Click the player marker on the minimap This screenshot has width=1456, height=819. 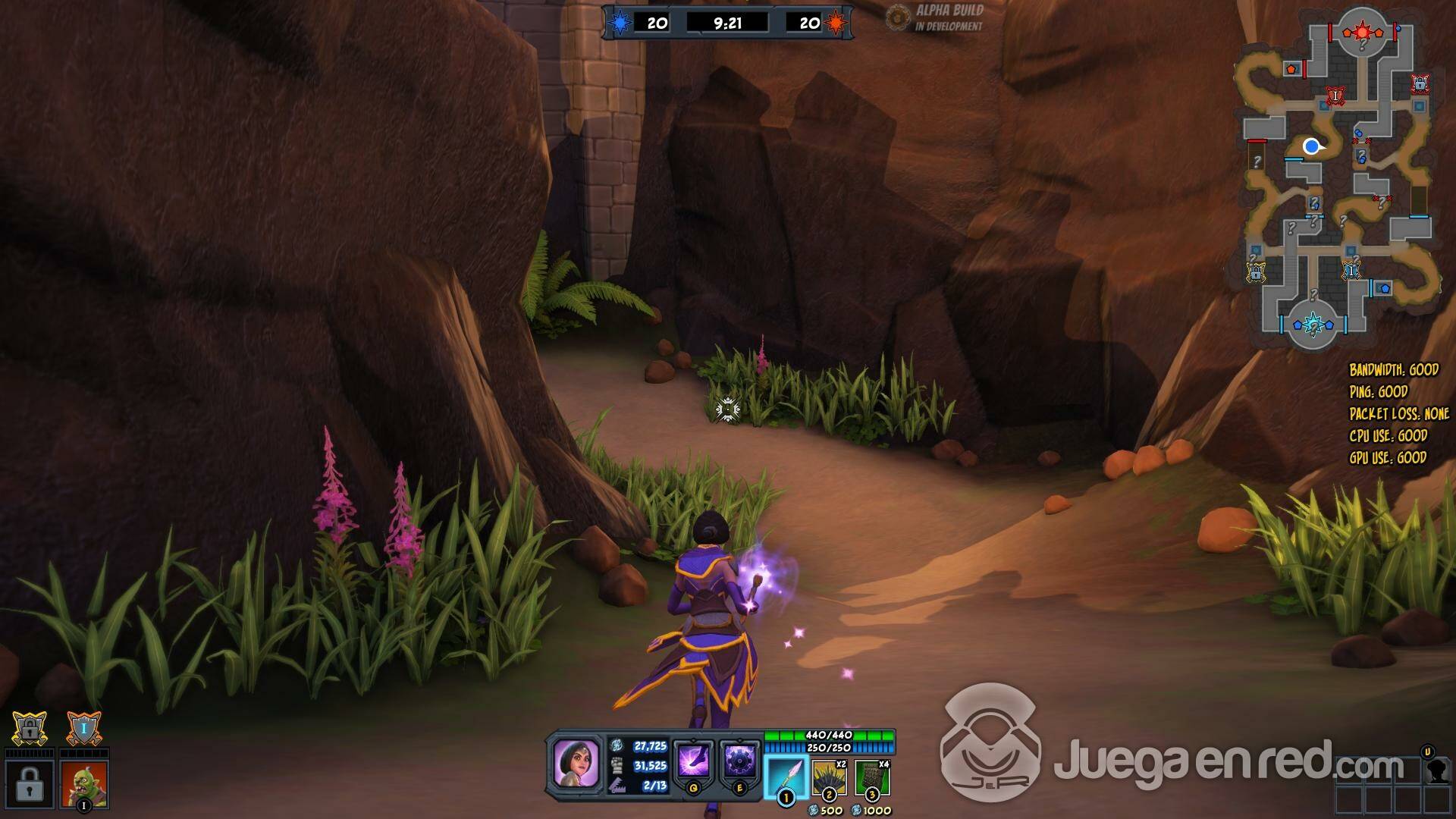1311,146
